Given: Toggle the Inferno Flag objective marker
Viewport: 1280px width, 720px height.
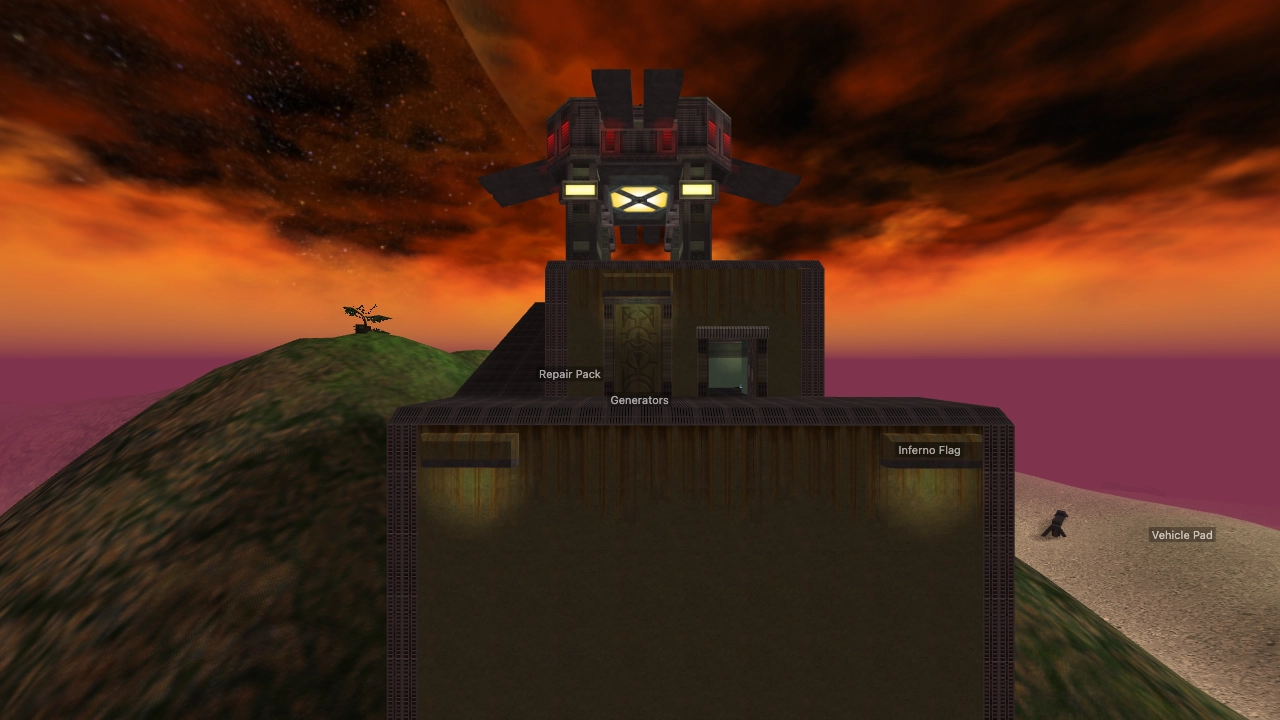Looking at the screenshot, I should point(928,450).
